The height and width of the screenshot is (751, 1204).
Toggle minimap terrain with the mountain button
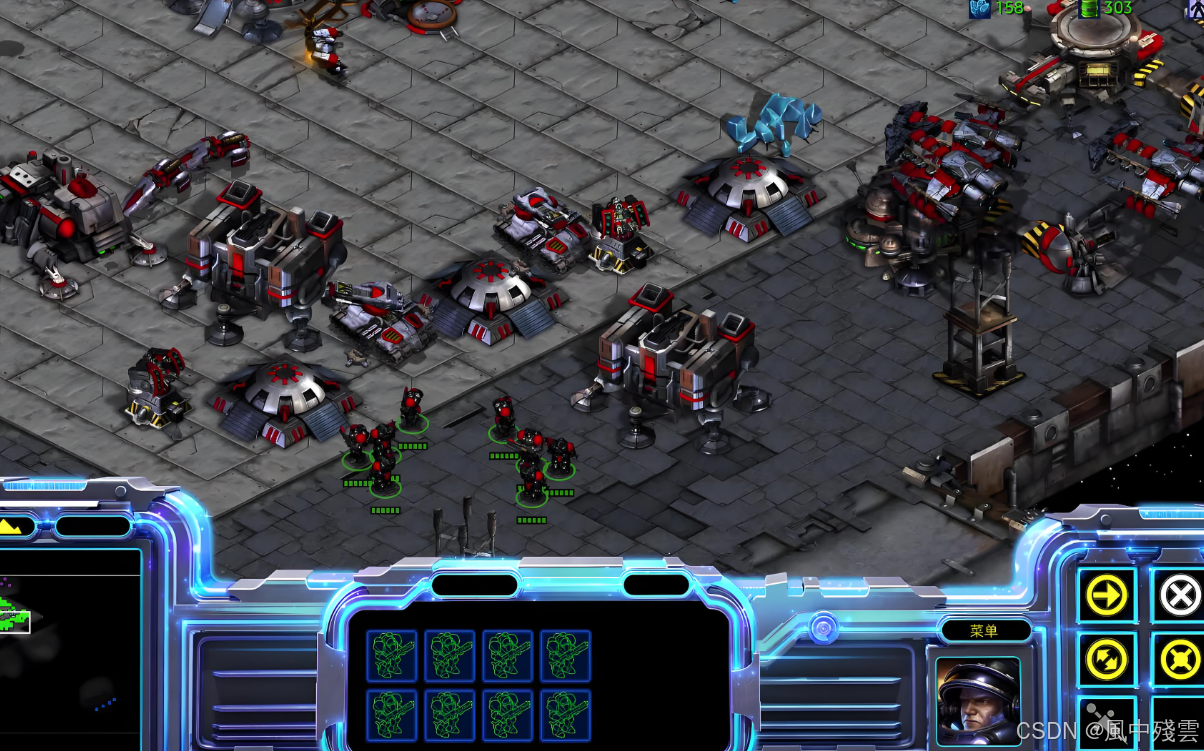click(x=14, y=526)
